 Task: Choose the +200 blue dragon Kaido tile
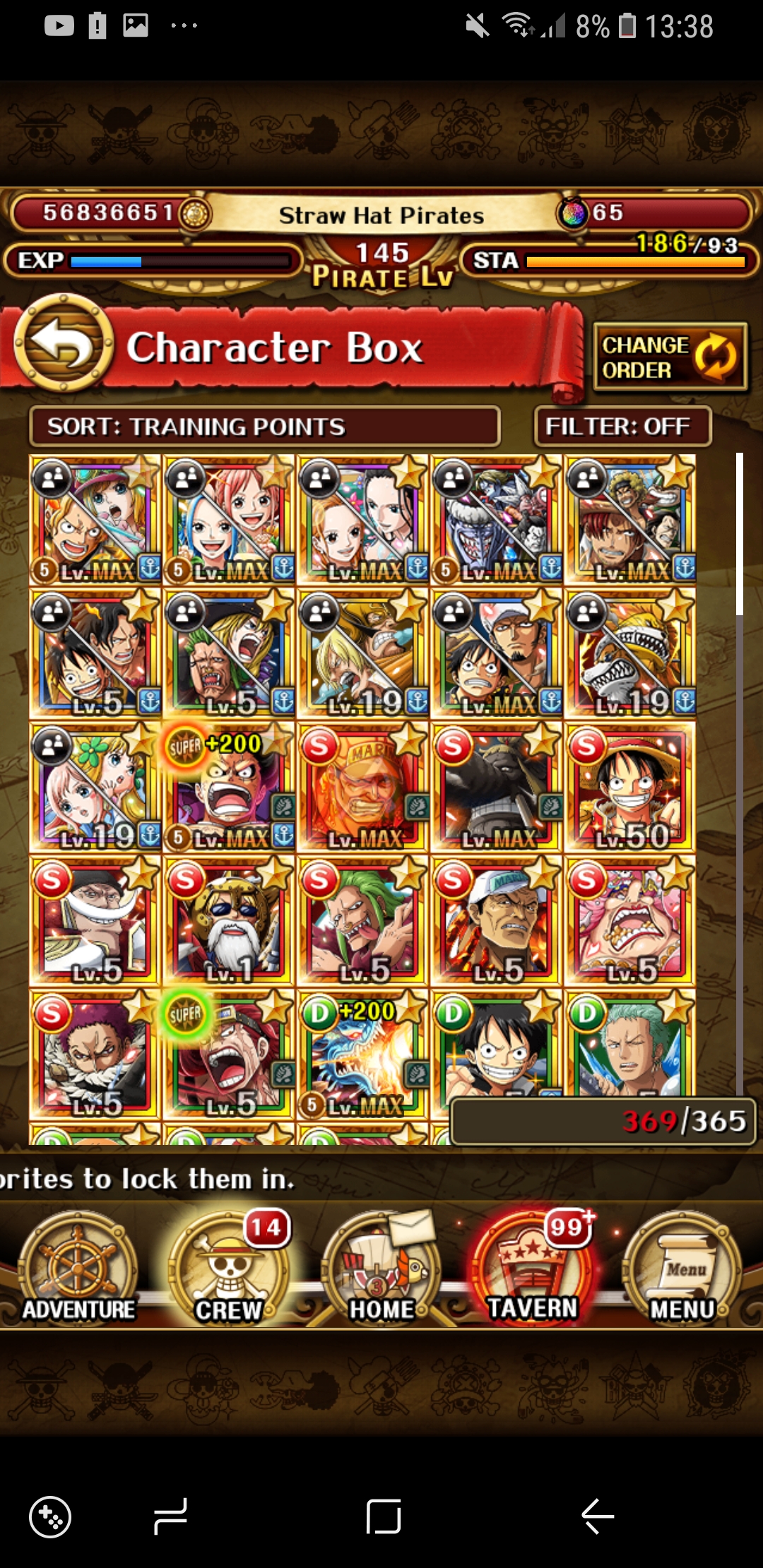362,1054
